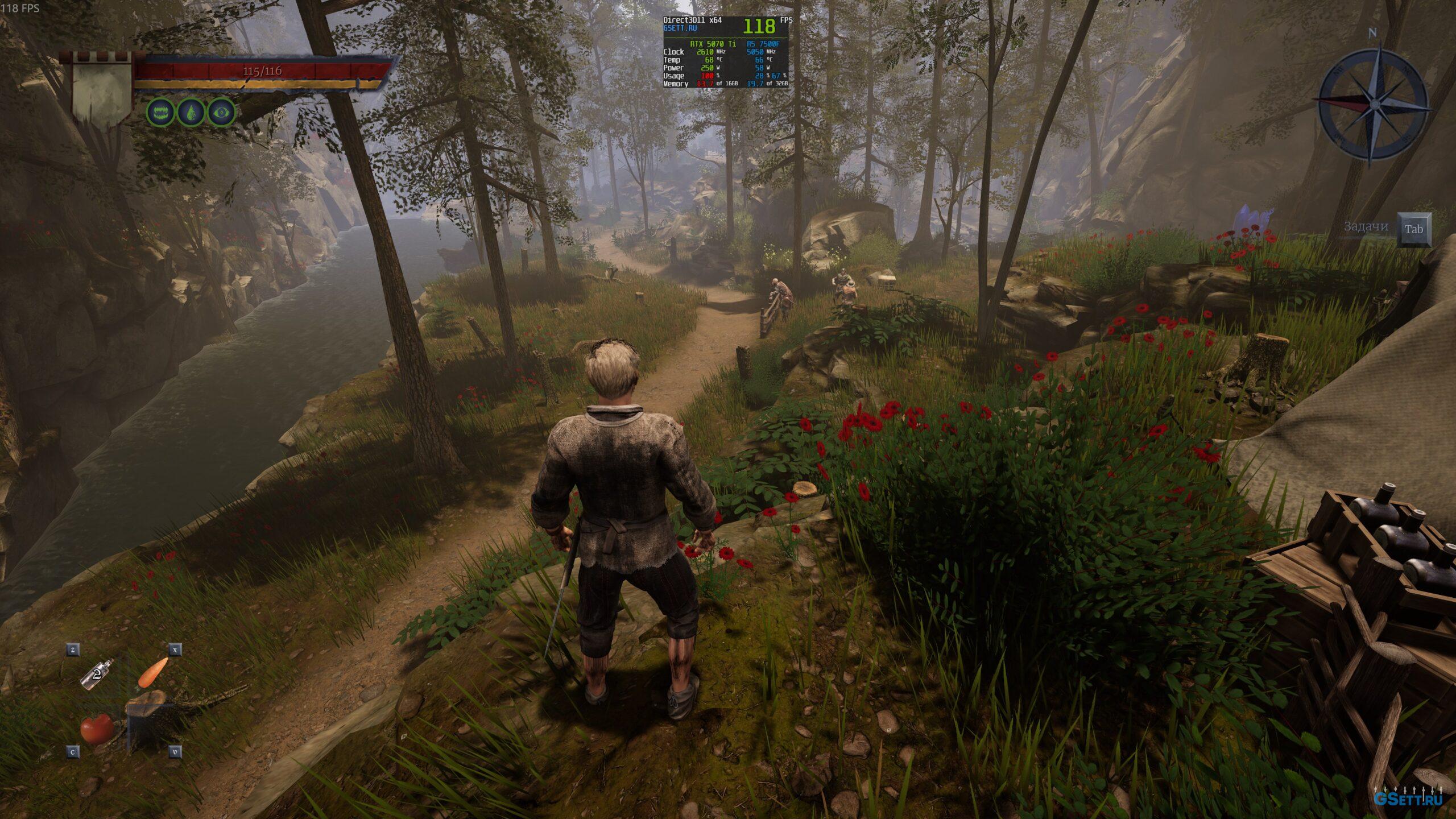Eat the red apple quick slot item
The image size is (1456, 819).
tap(97, 729)
